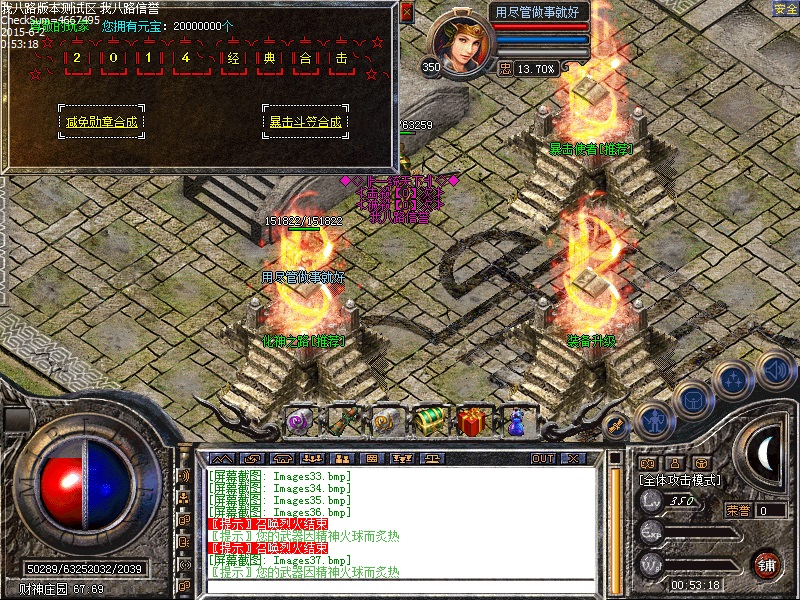Screen dimensions: 800x600
Task: Close the chat panel with X button
Action: click(573, 458)
